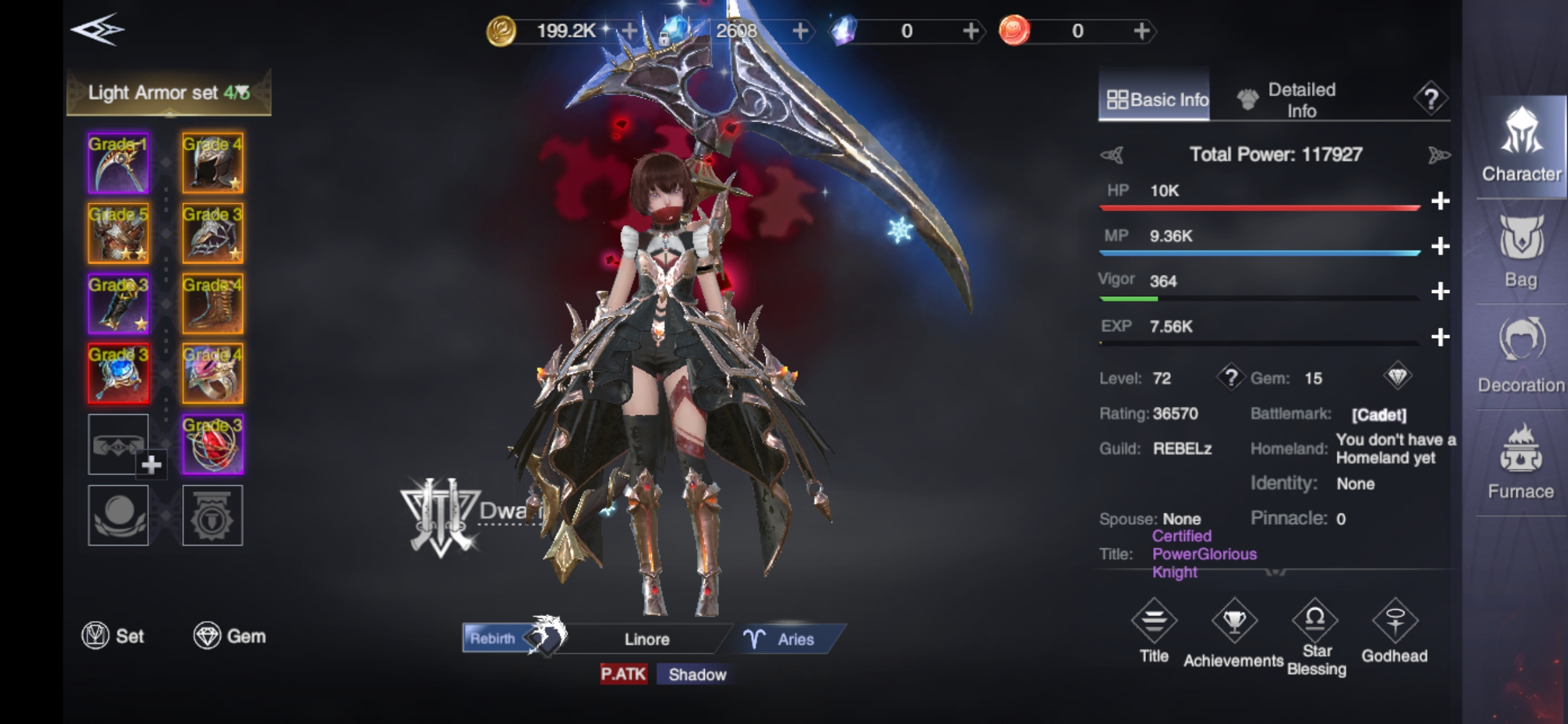Image resolution: width=1568 pixels, height=724 pixels.
Task: Open the Title menu
Action: 1154,631
